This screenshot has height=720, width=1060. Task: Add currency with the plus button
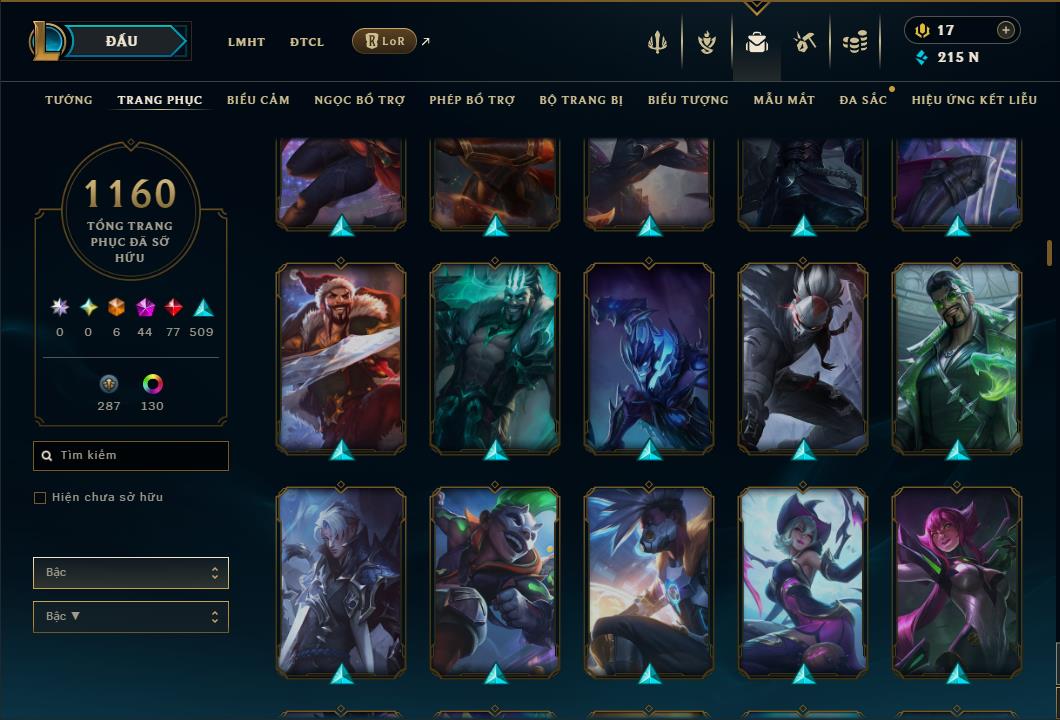1005,31
